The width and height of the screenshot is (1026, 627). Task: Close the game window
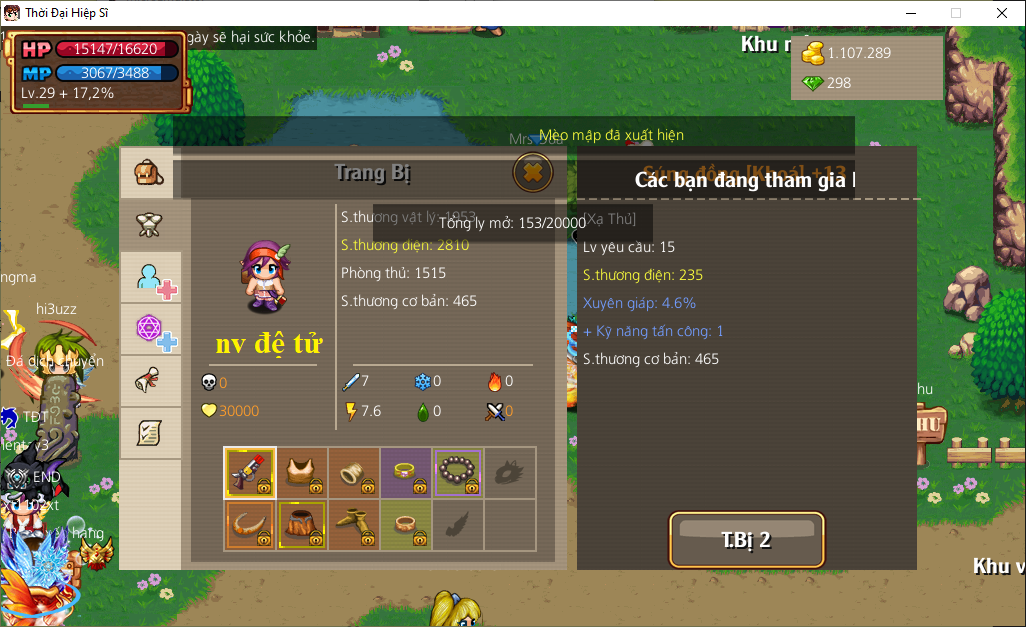(x=1001, y=13)
